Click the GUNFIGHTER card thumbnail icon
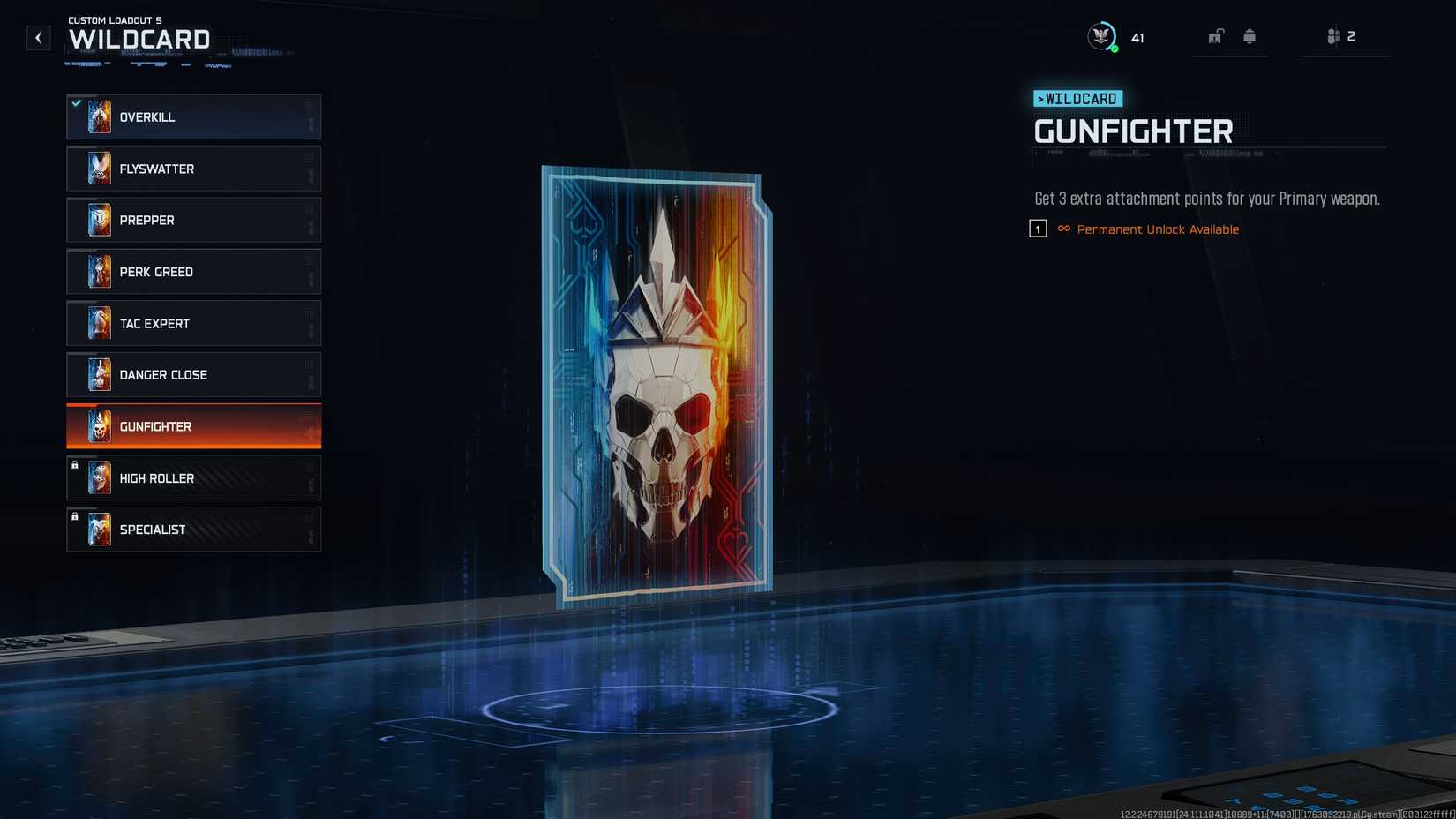 click(99, 426)
